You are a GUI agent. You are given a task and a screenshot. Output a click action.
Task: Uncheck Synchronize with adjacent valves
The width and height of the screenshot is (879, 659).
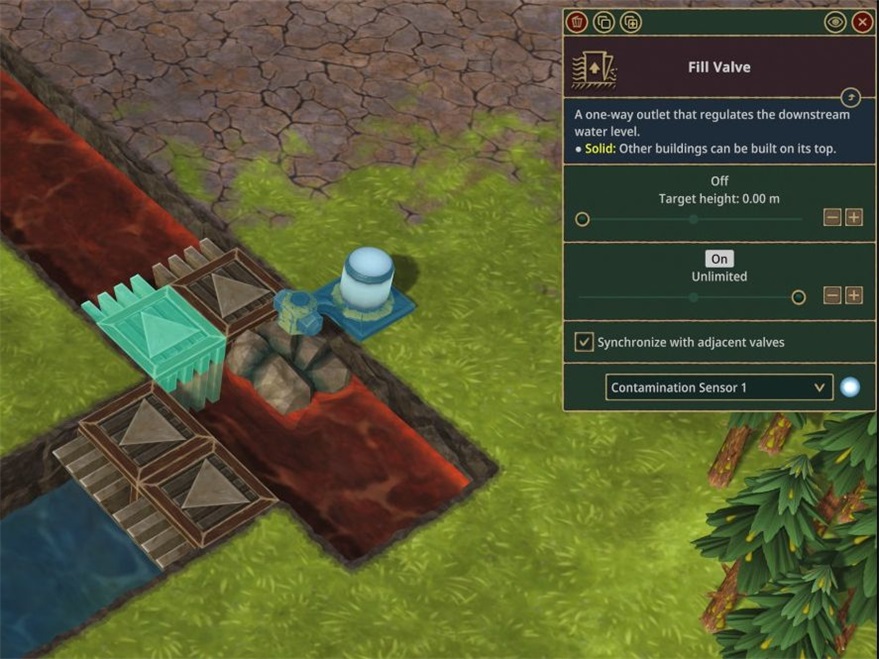point(584,342)
